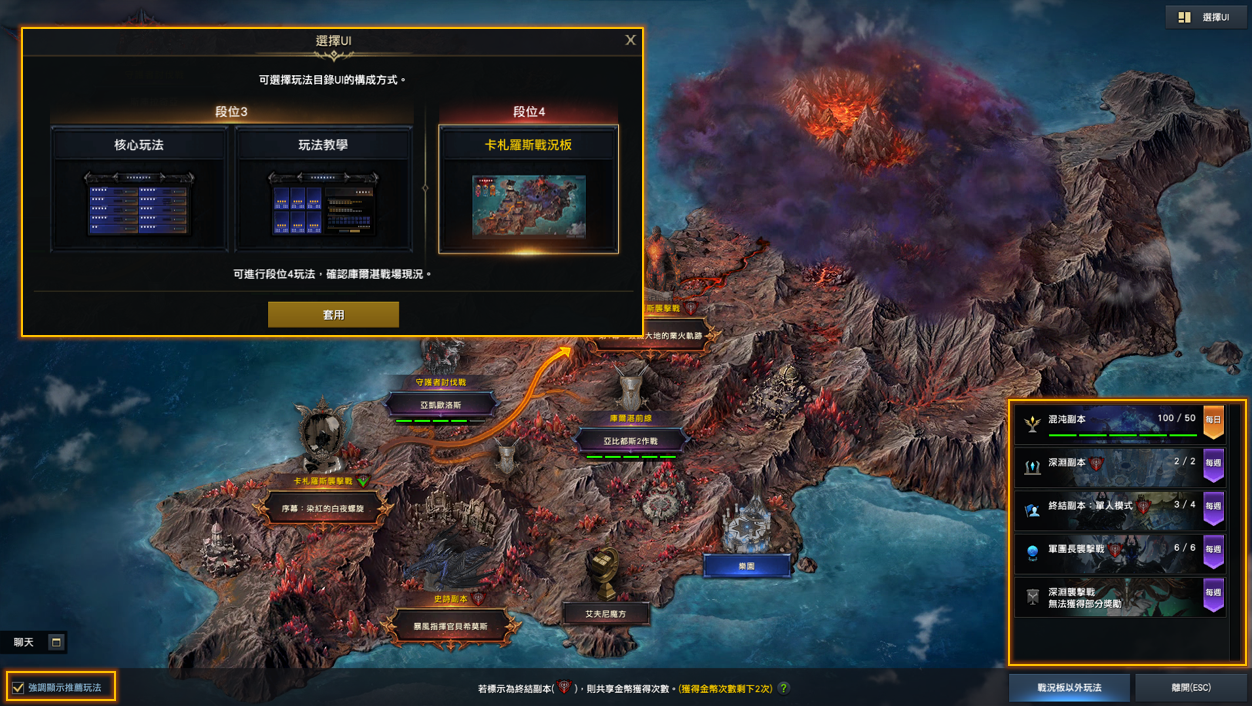Open the 選擇UI button in the top corner
Screen dimensions: 1252x706
coord(1205,17)
